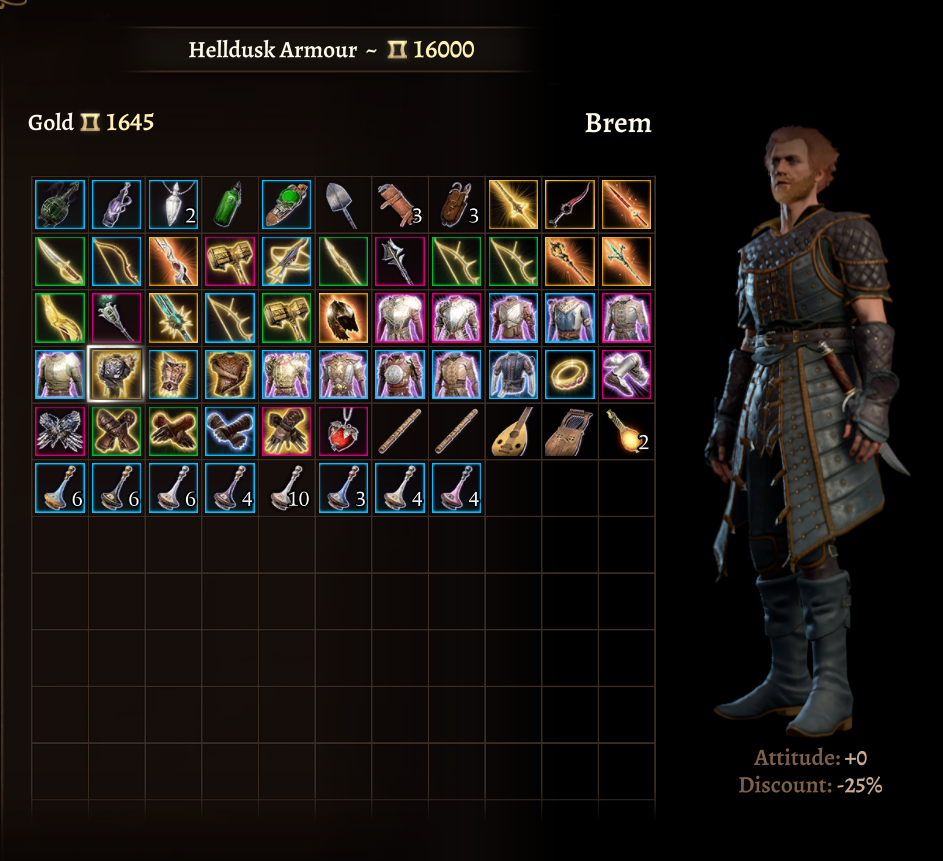This screenshot has height=861, width=943.
Task: Choose the bronze helmet item slot
Action: point(343,318)
